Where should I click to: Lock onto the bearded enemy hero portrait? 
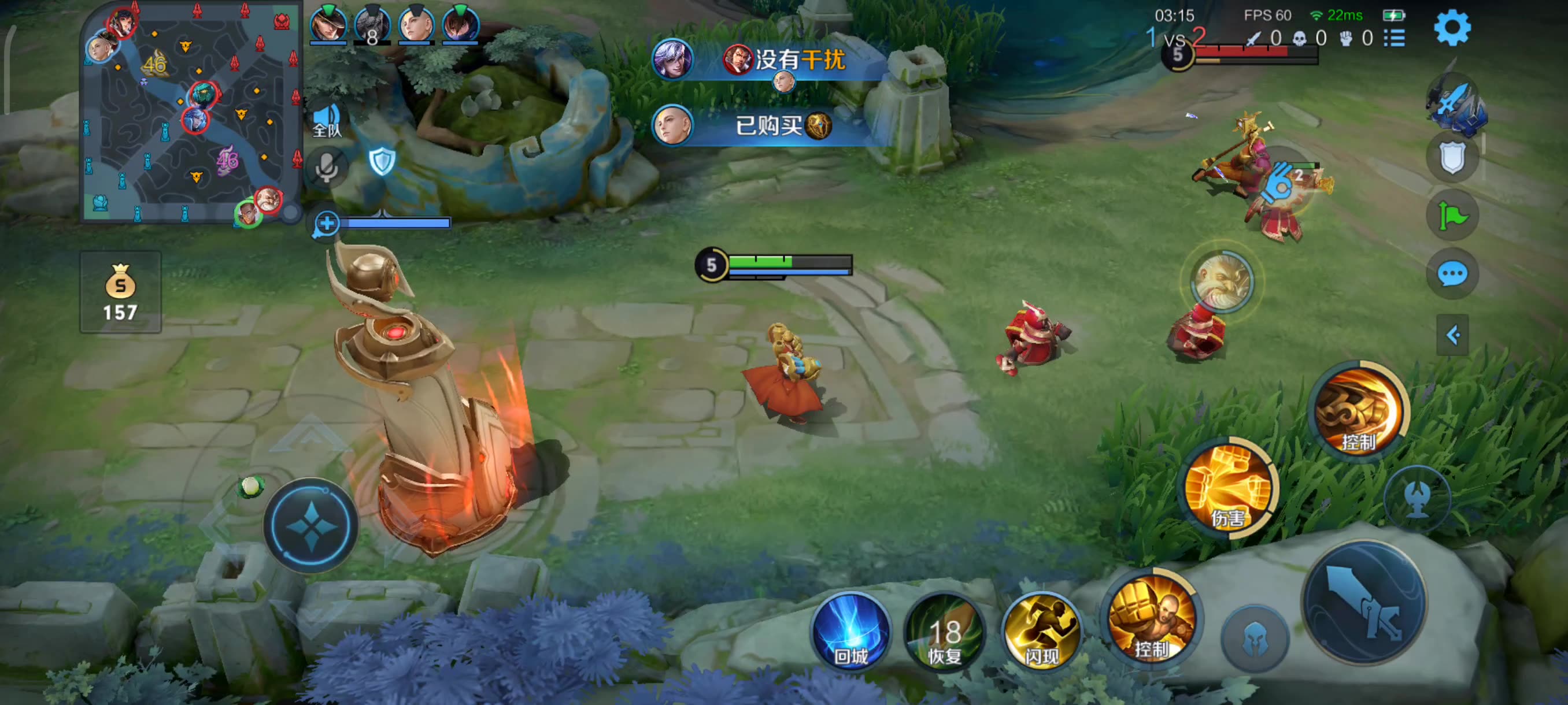[1222, 281]
